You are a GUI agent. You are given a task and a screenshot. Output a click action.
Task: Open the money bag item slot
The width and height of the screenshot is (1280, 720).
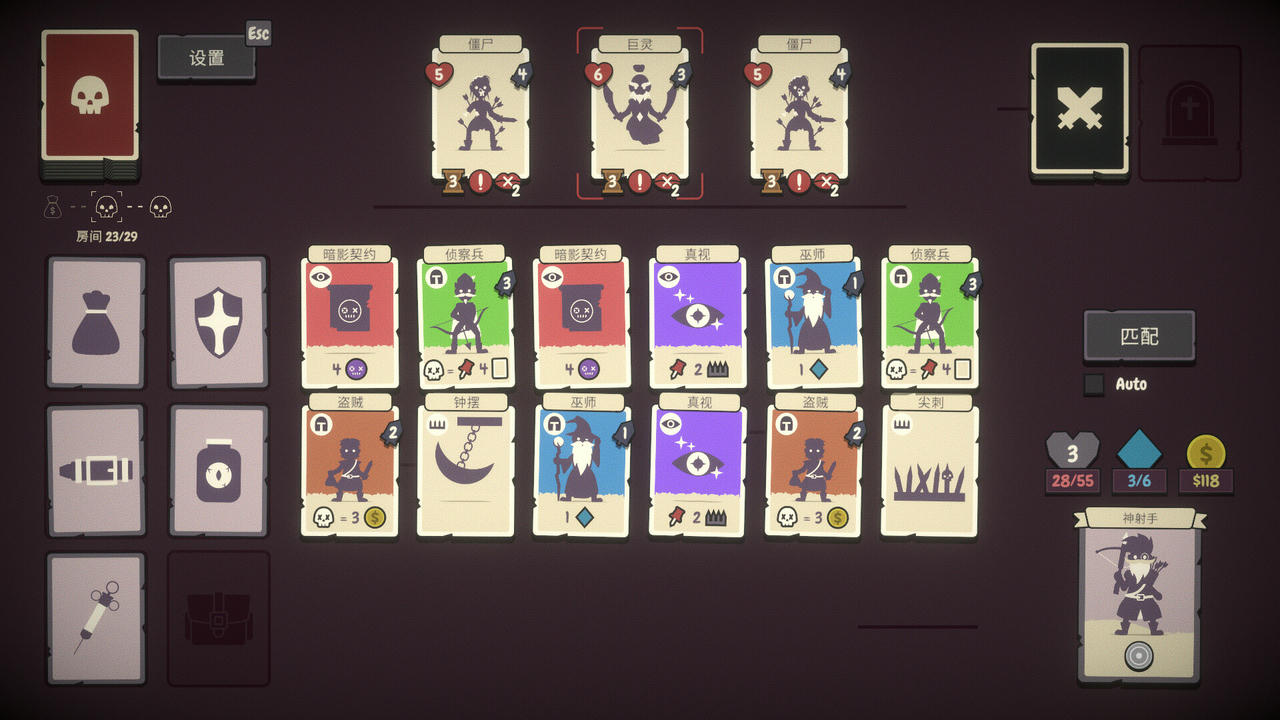95,318
